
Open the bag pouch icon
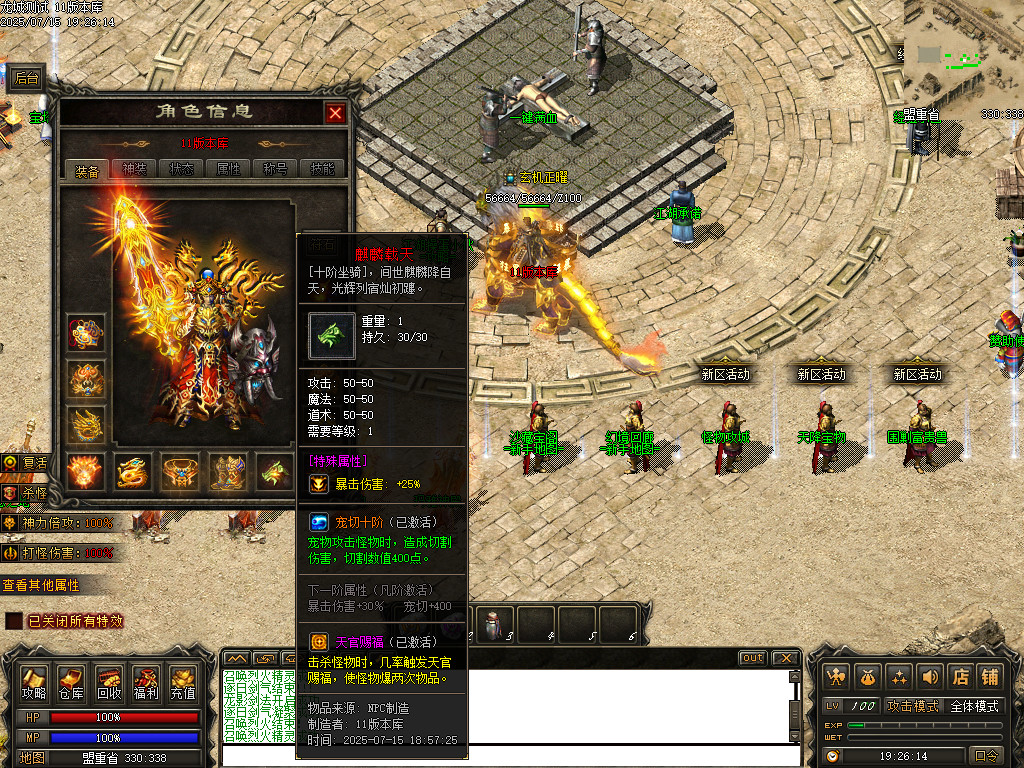coord(867,677)
